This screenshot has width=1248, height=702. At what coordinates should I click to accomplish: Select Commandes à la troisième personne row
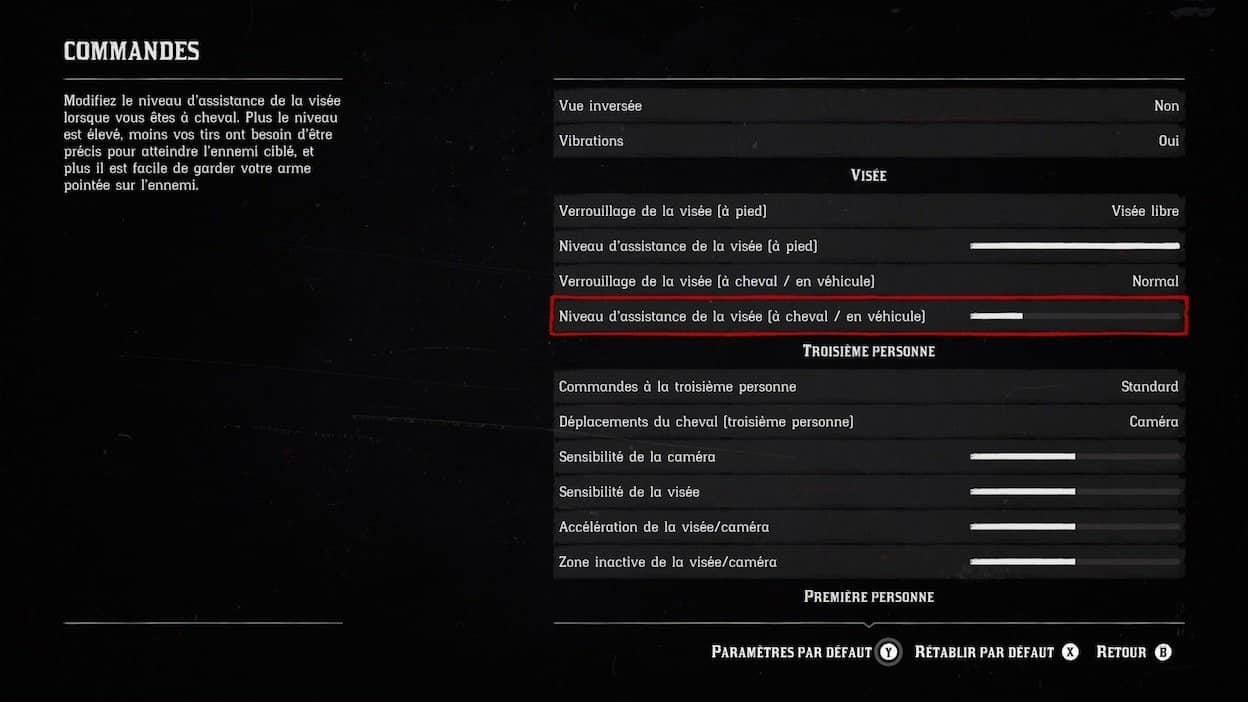(868, 387)
